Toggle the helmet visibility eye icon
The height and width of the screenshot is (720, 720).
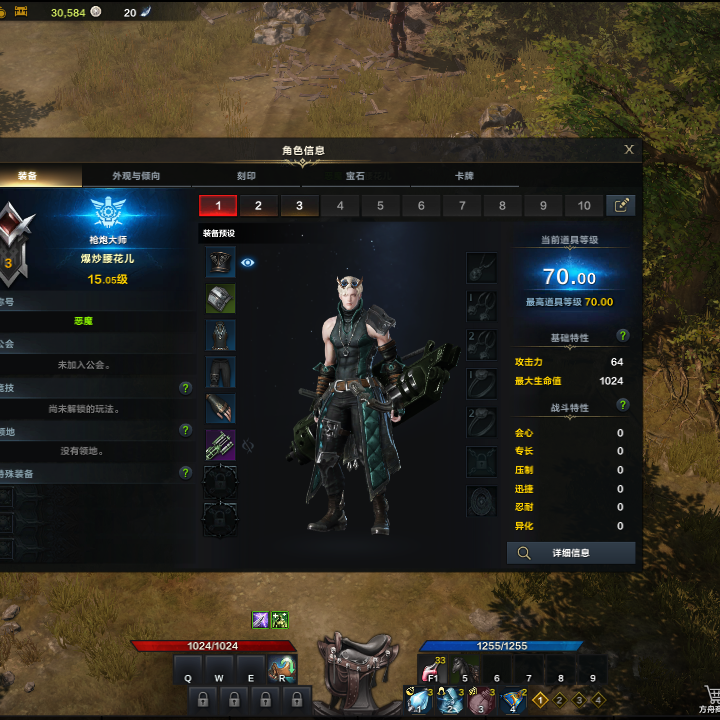click(x=248, y=263)
